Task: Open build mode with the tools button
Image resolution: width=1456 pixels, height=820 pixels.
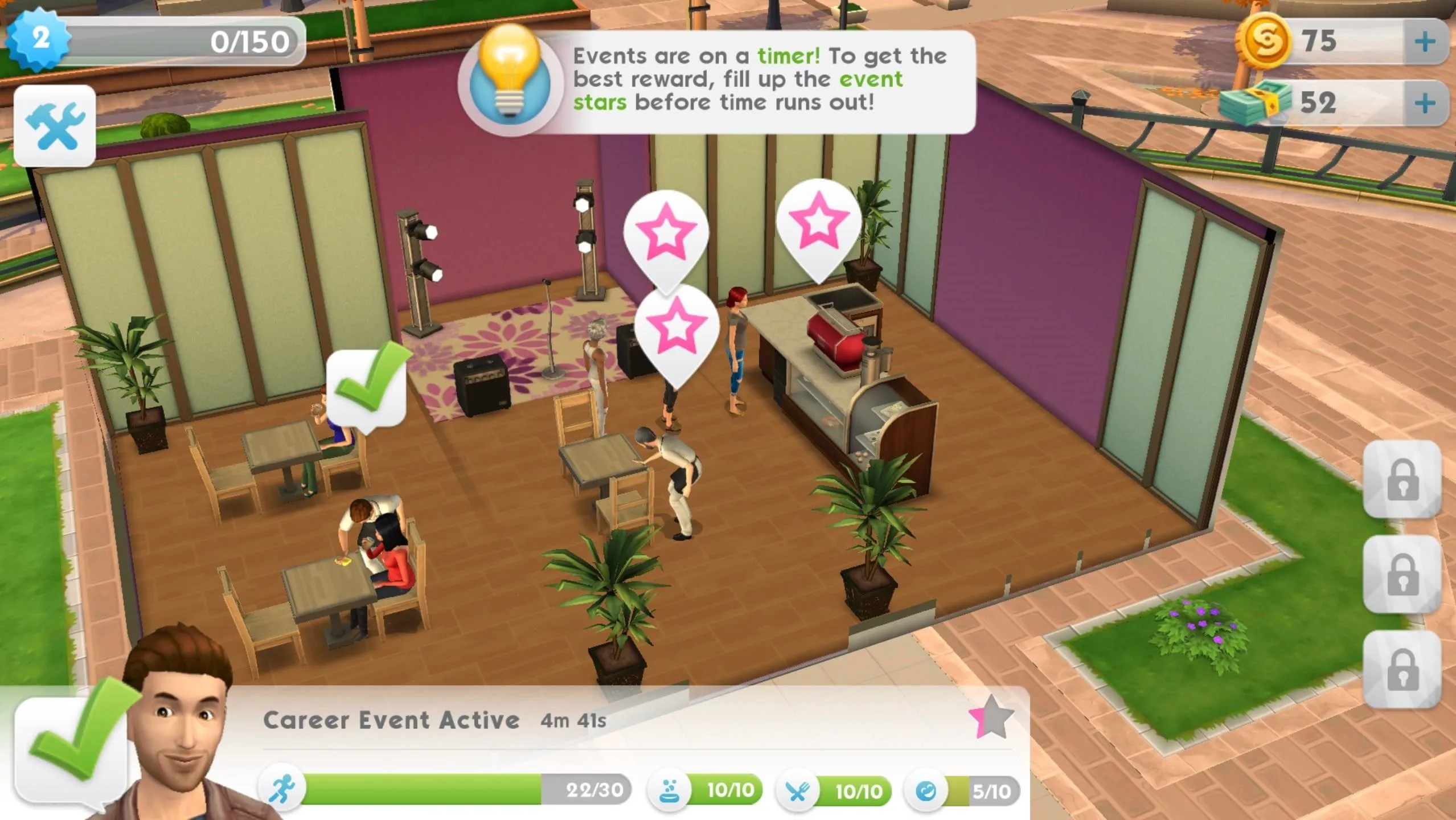Action: click(x=55, y=126)
